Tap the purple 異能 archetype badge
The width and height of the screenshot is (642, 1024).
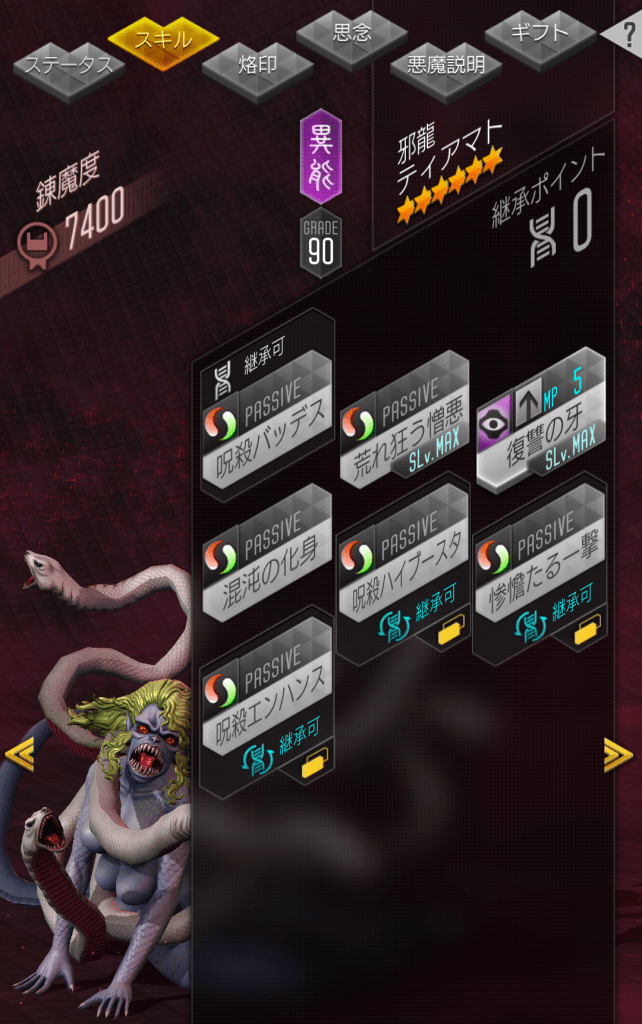(321, 157)
